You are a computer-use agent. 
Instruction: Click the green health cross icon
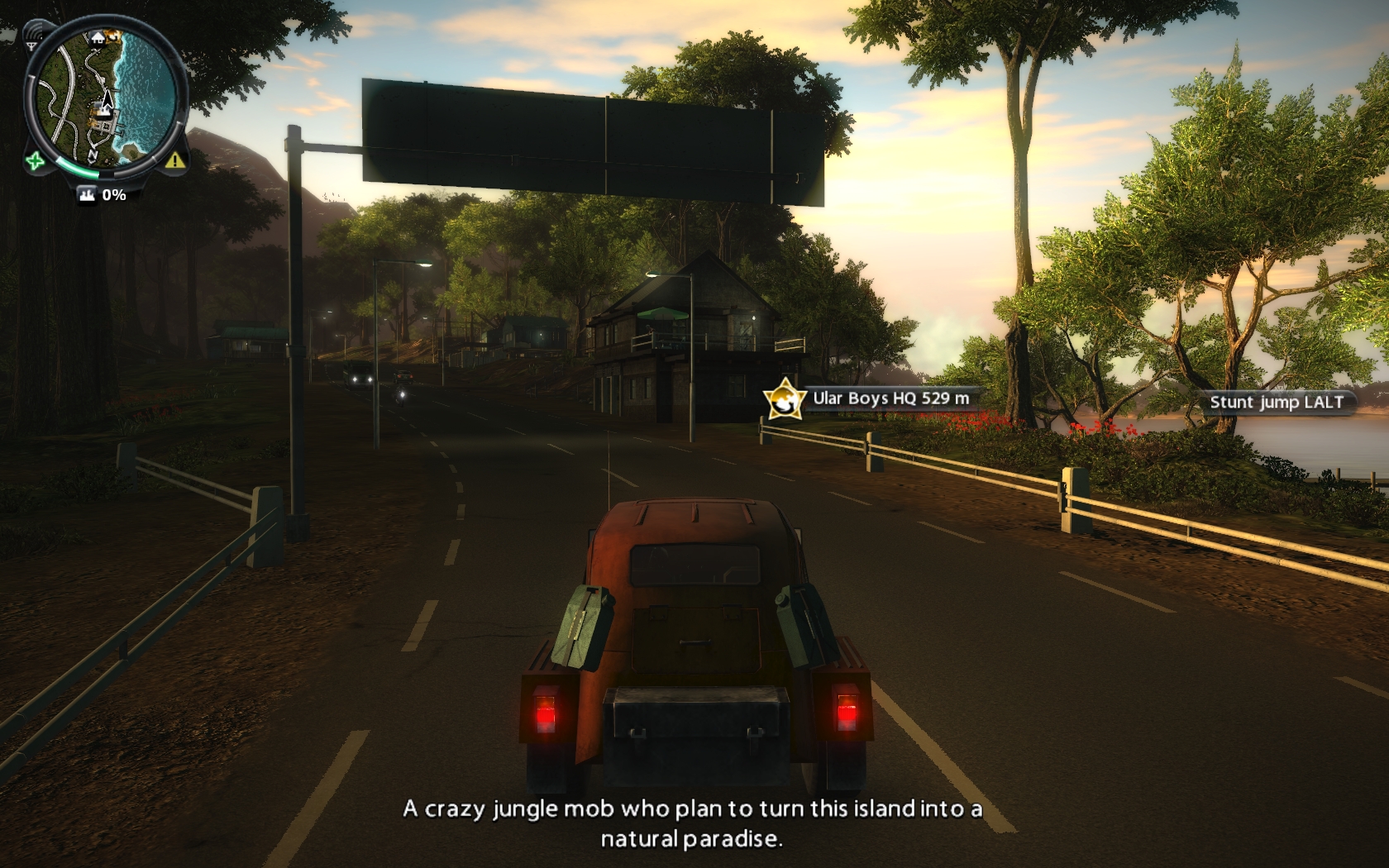[33, 160]
